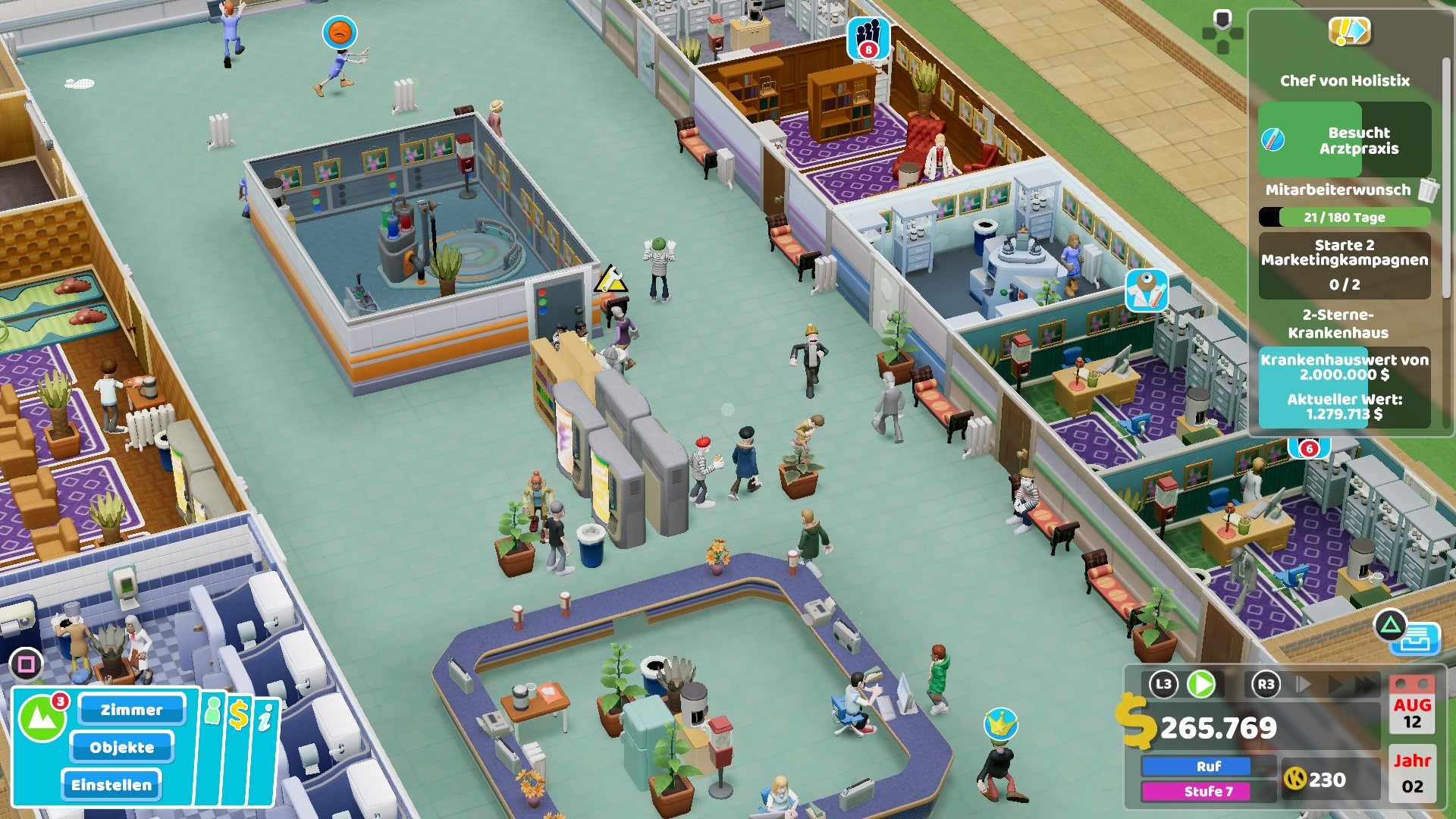Image resolution: width=1456 pixels, height=819 pixels.
Task: Open the staff list person icon
Action: 213,713
